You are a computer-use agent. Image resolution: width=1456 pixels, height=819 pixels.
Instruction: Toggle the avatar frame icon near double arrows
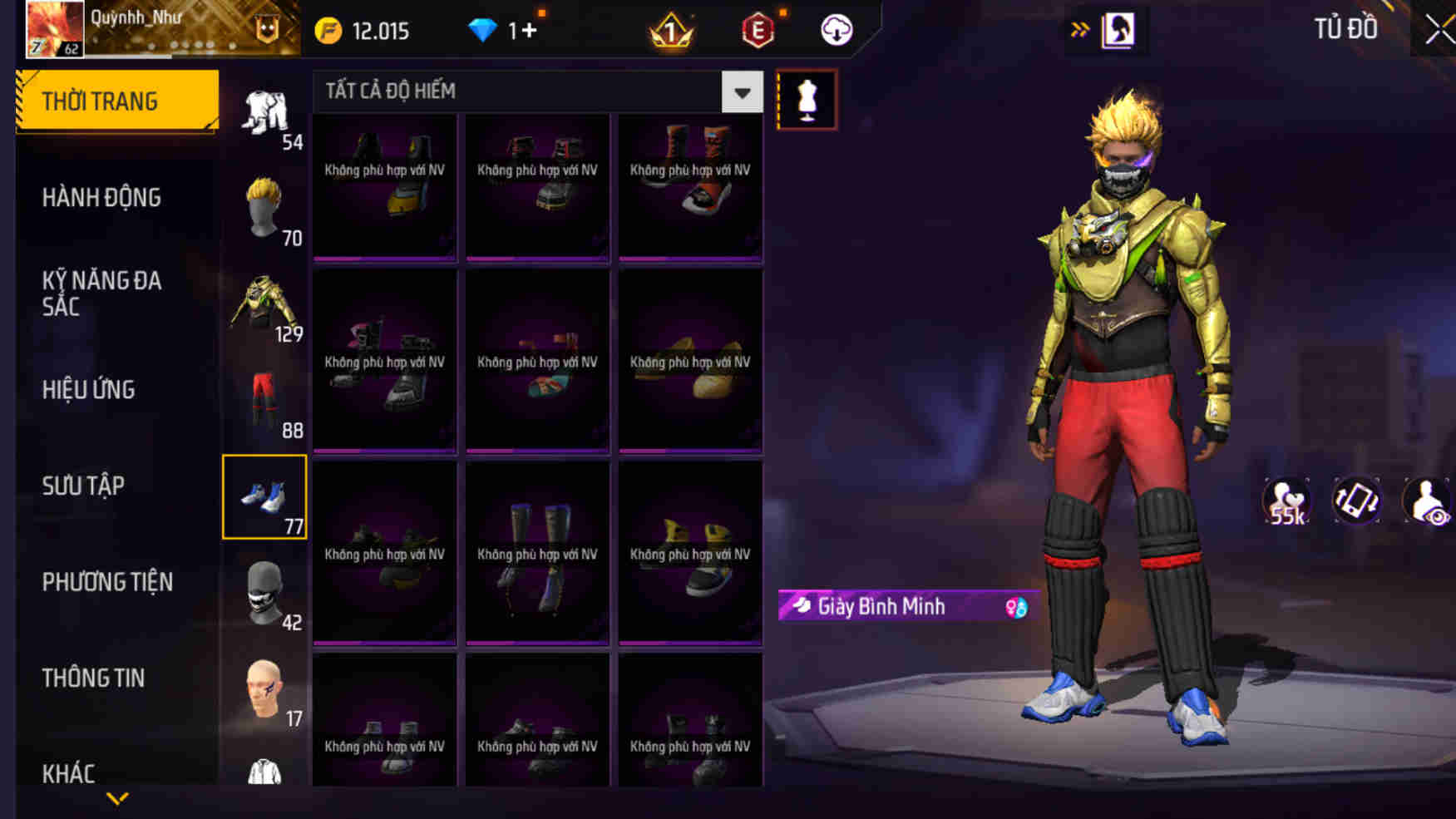(x=1118, y=29)
